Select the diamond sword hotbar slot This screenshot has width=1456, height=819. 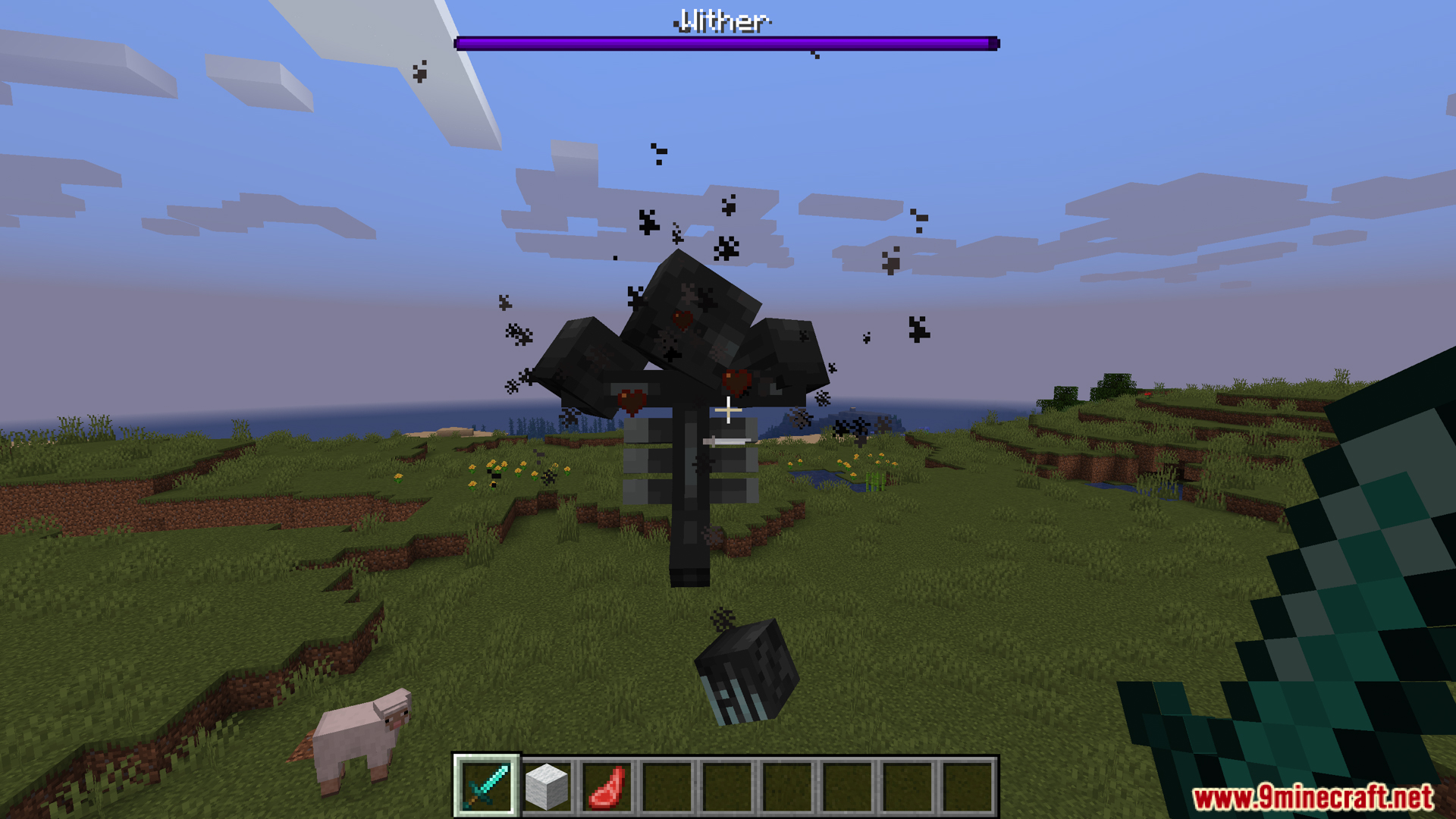486,786
